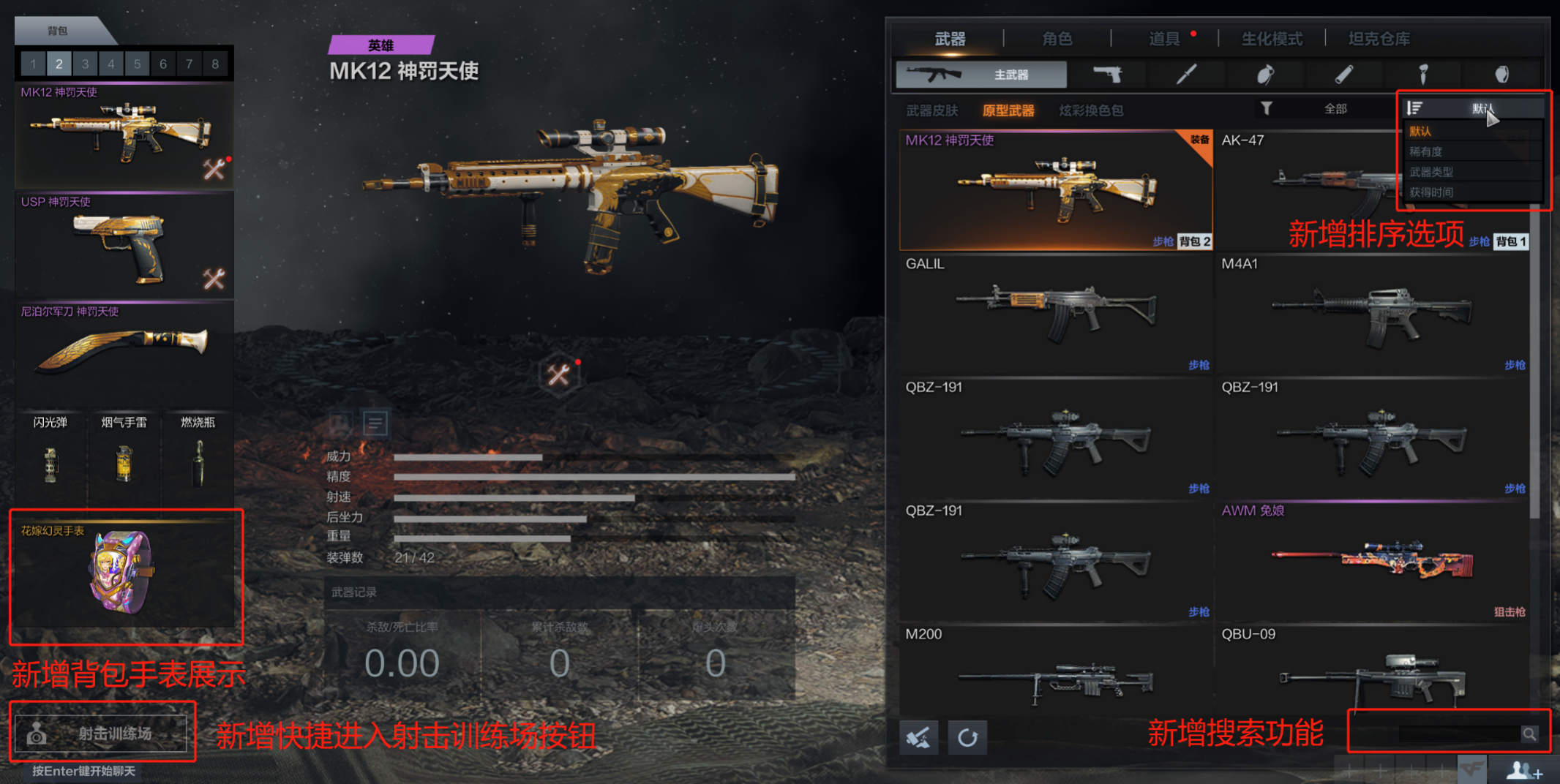Enter the 射击训练场 shooting range
This screenshot has height=784, width=1560.
coord(102,733)
